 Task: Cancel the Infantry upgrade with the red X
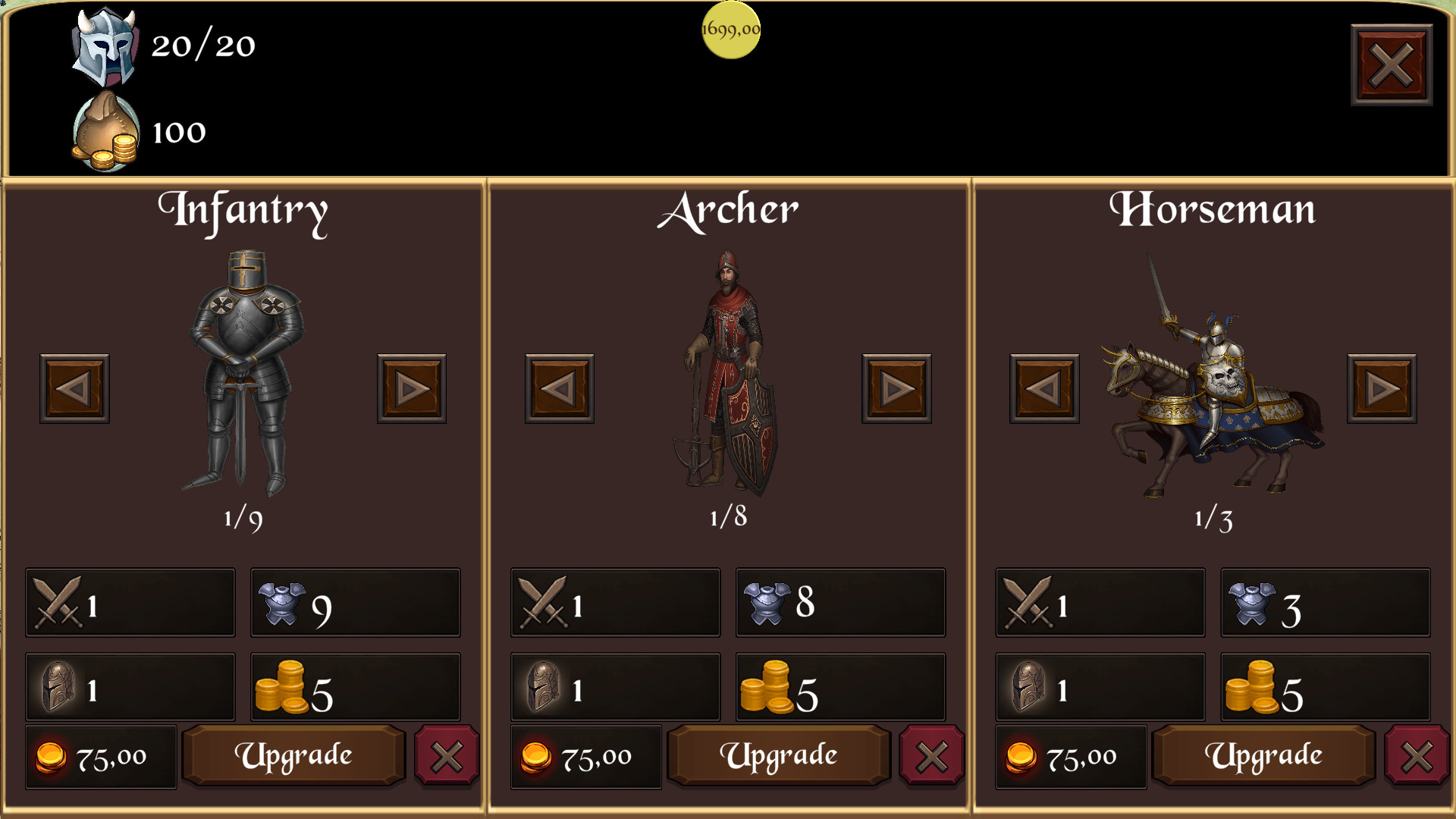(448, 755)
